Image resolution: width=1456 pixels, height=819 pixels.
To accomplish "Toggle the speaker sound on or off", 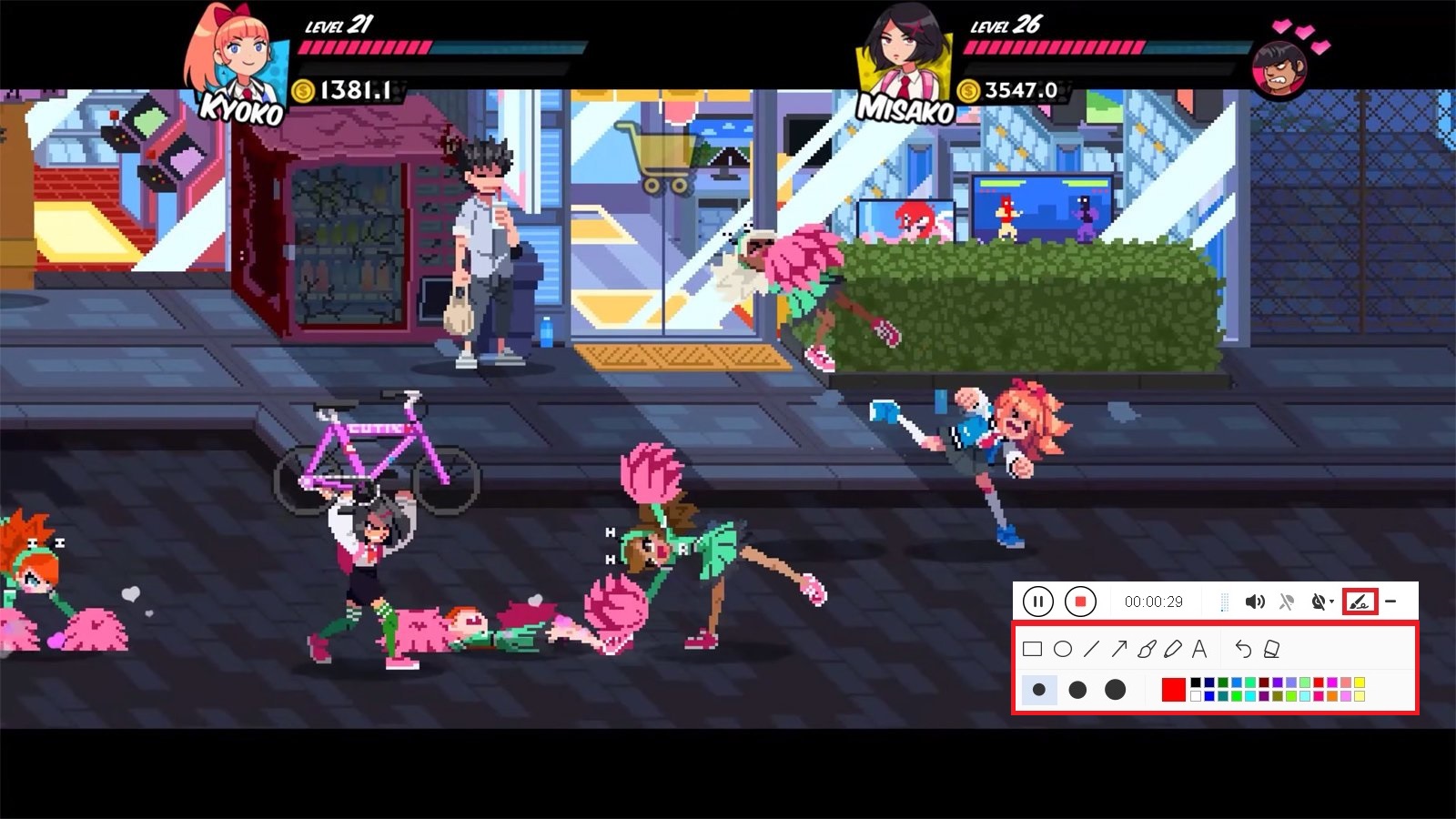I will [x=1256, y=601].
